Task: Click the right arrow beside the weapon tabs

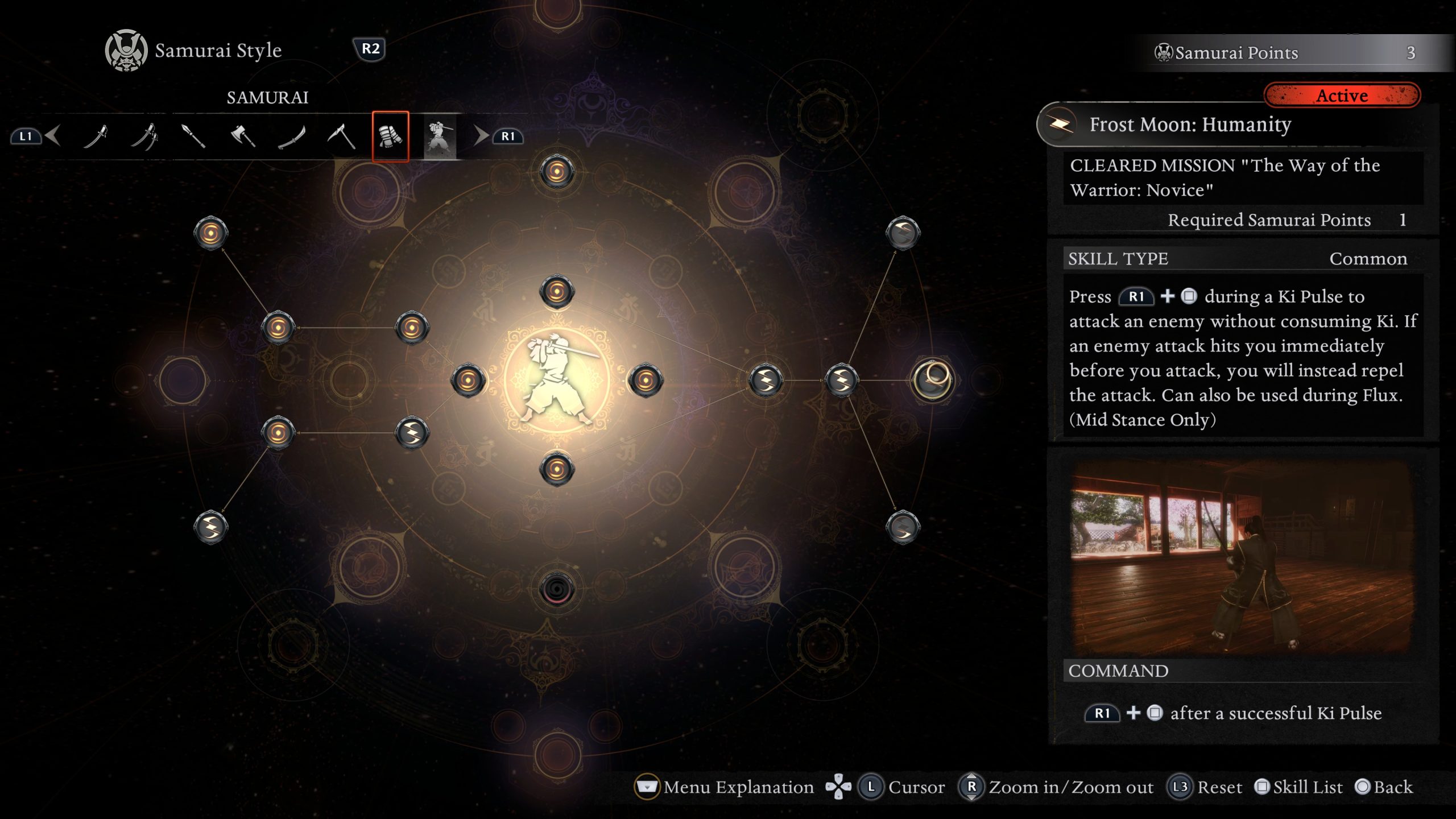Action: pyautogui.click(x=481, y=136)
